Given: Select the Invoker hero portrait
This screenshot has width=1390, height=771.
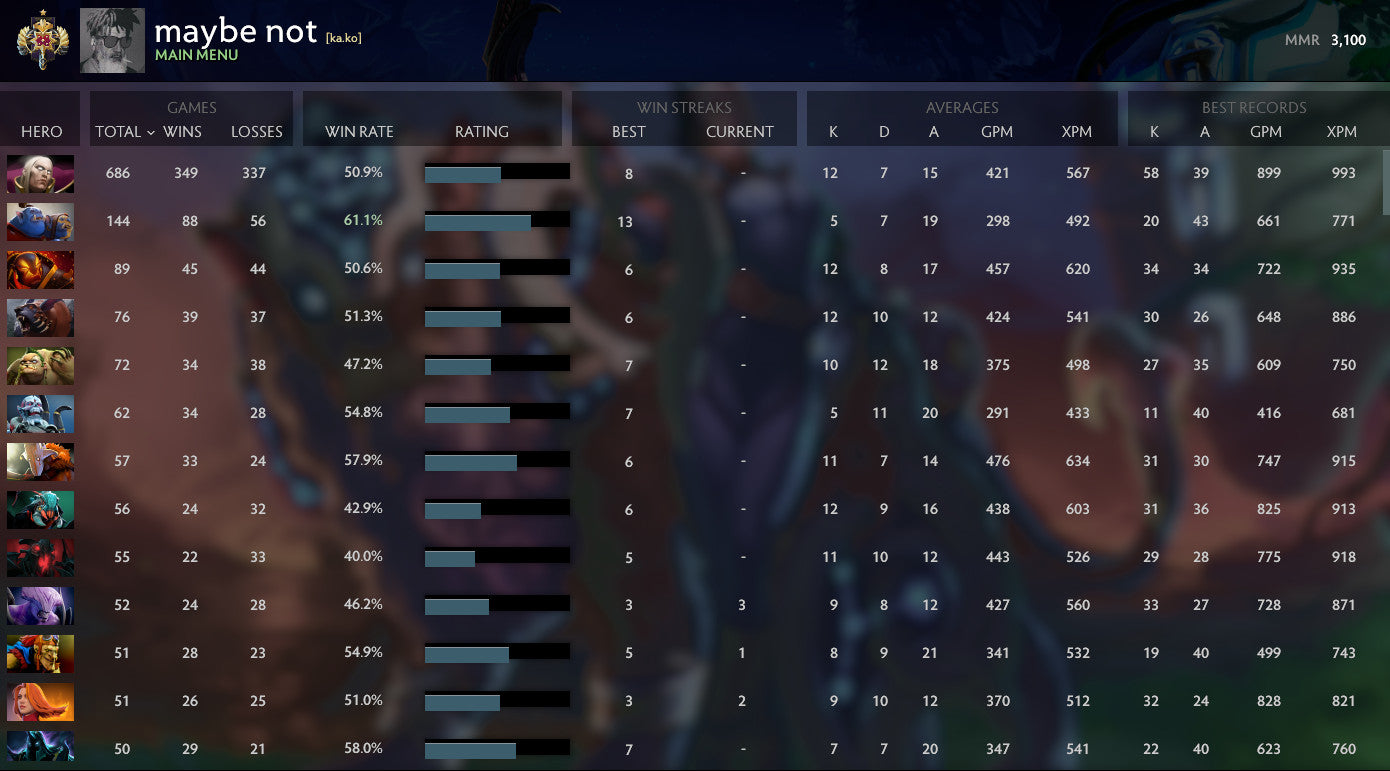Looking at the screenshot, I should (x=40, y=174).
